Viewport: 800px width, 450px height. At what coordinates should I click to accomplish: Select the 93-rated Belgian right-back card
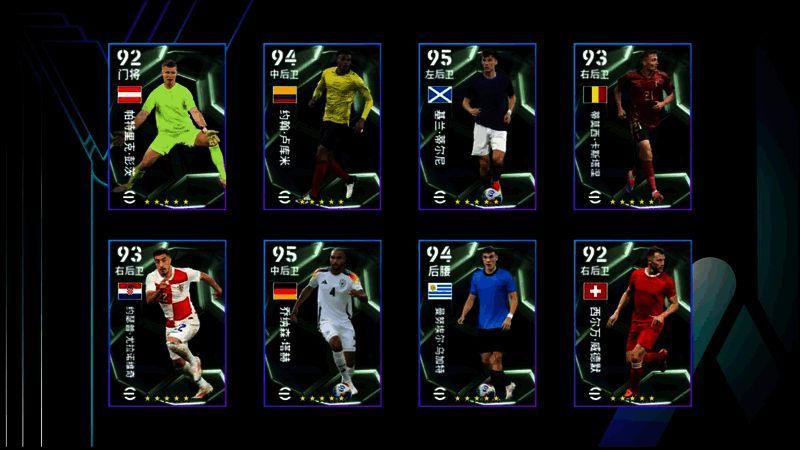pyautogui.click(x=632, y=126)
